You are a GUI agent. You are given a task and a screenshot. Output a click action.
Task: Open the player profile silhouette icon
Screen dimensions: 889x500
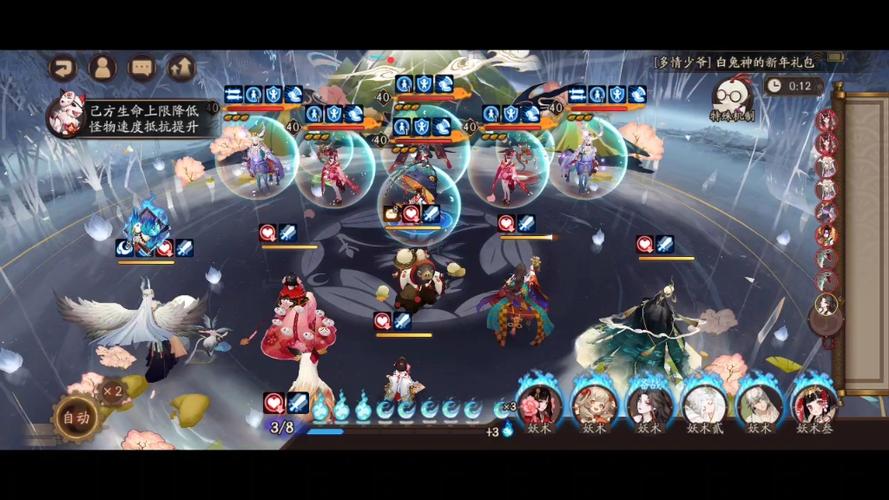click(102, 67)
